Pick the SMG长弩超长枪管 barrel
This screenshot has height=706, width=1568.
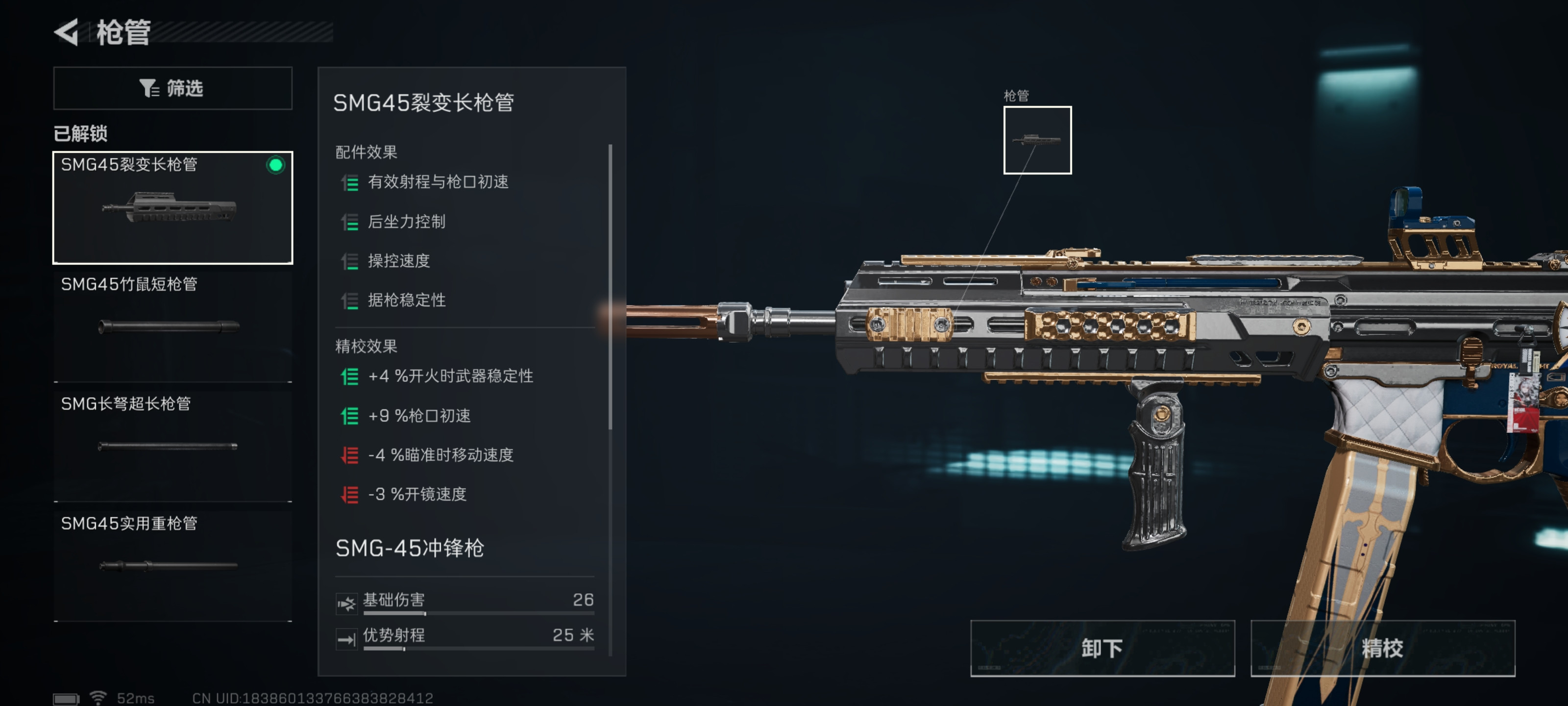pos(173,445)
